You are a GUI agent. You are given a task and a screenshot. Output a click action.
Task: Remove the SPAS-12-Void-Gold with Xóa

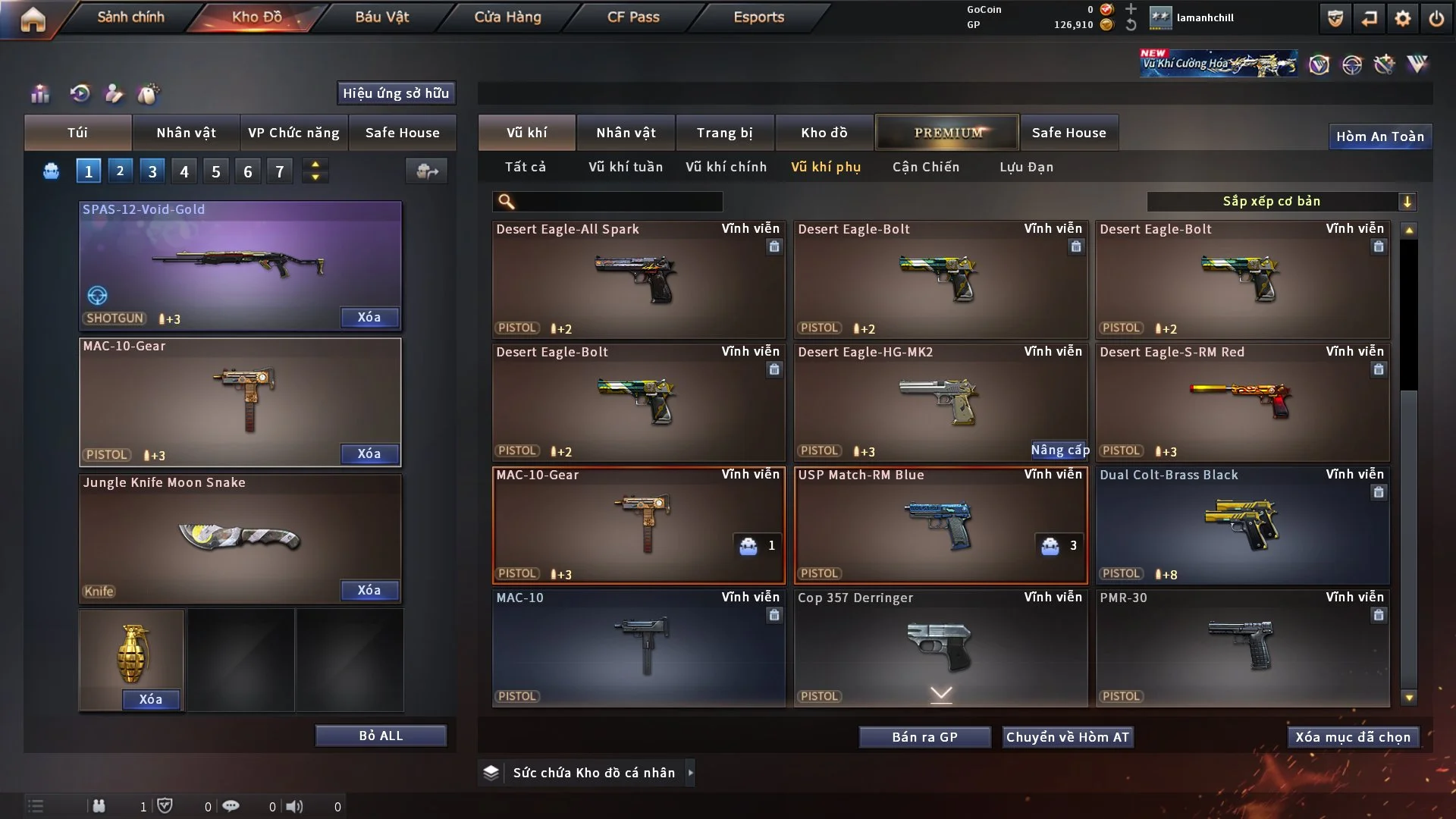click(369, 317)
